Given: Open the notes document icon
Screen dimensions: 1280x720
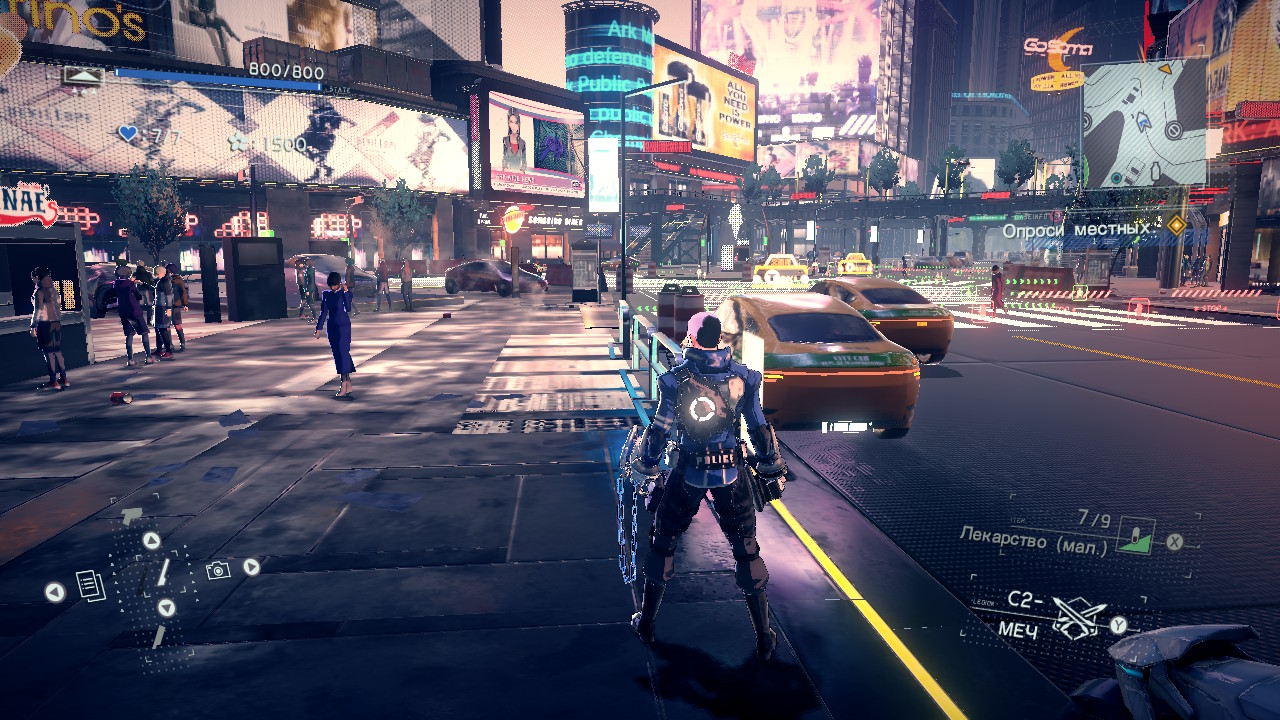Looking at the screenshot, I should point(91,585).
